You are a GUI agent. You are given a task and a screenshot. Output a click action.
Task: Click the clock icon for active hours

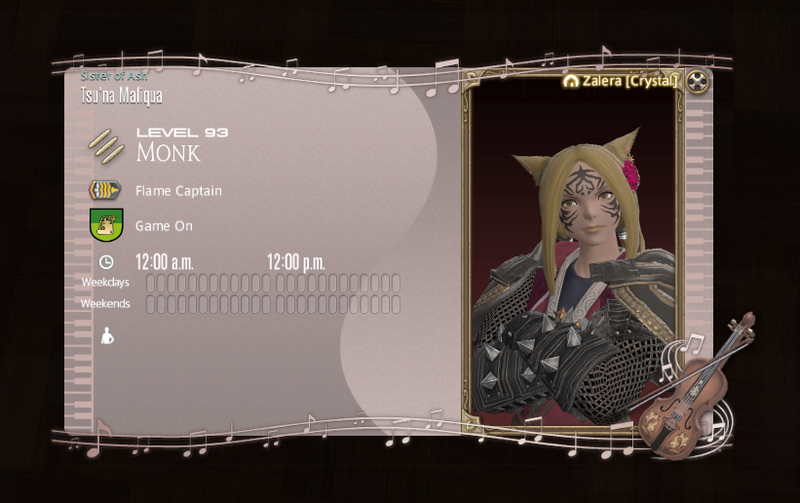pos(106,262)
